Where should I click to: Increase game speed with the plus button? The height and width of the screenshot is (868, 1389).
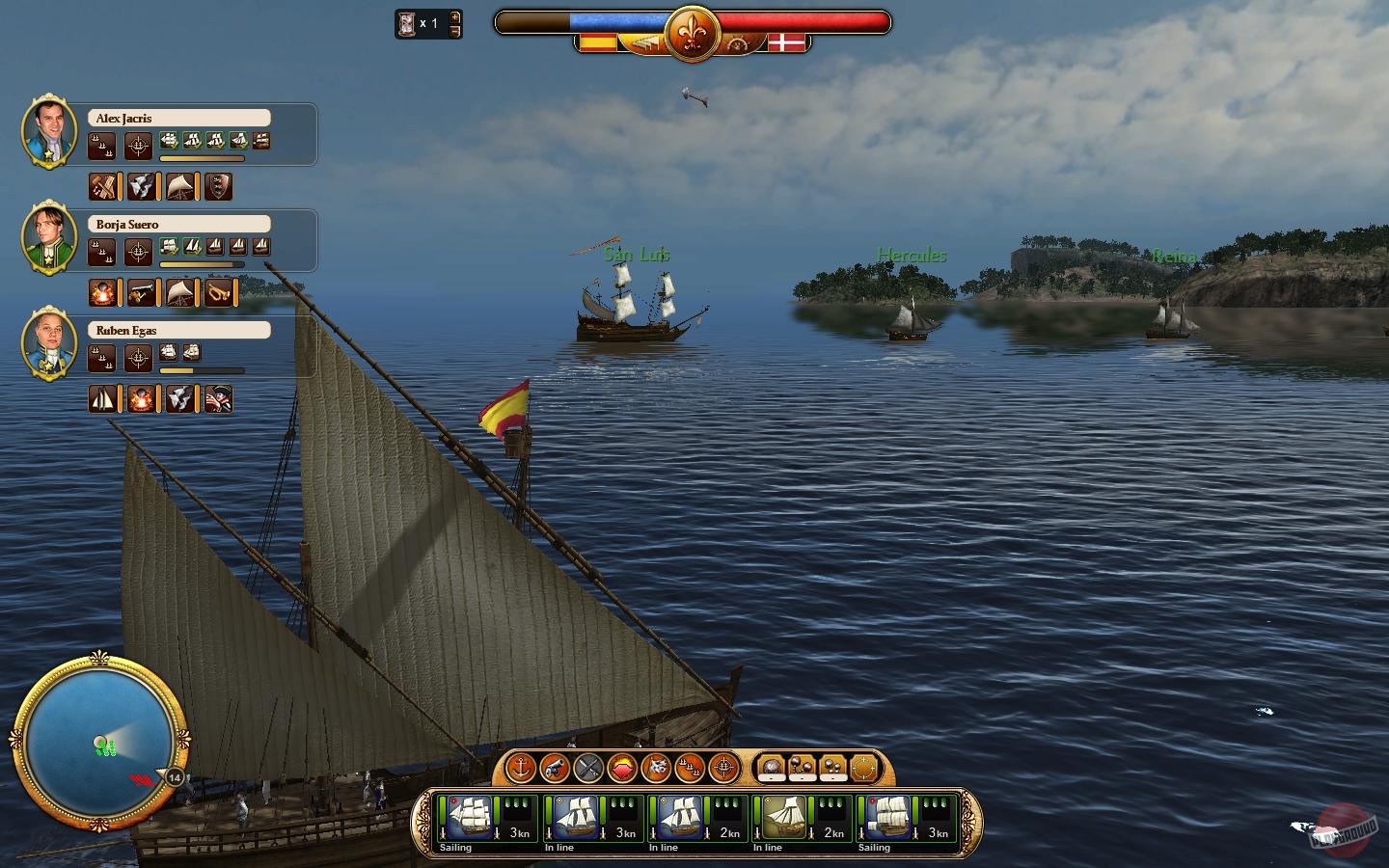click(453, 17)
